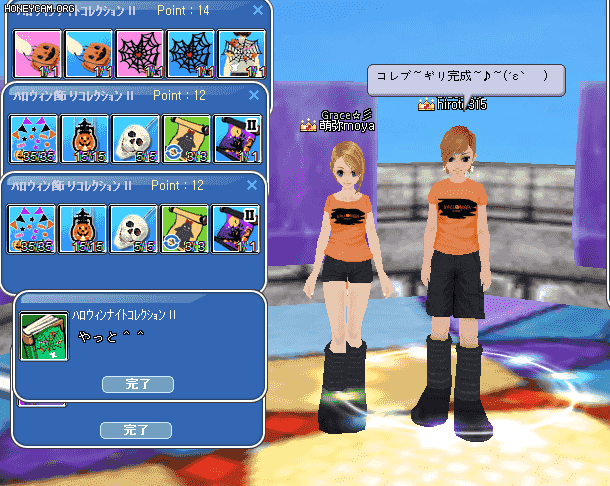
Task: Click the bottom-most 完了 button
Action: tap(135, 430)
